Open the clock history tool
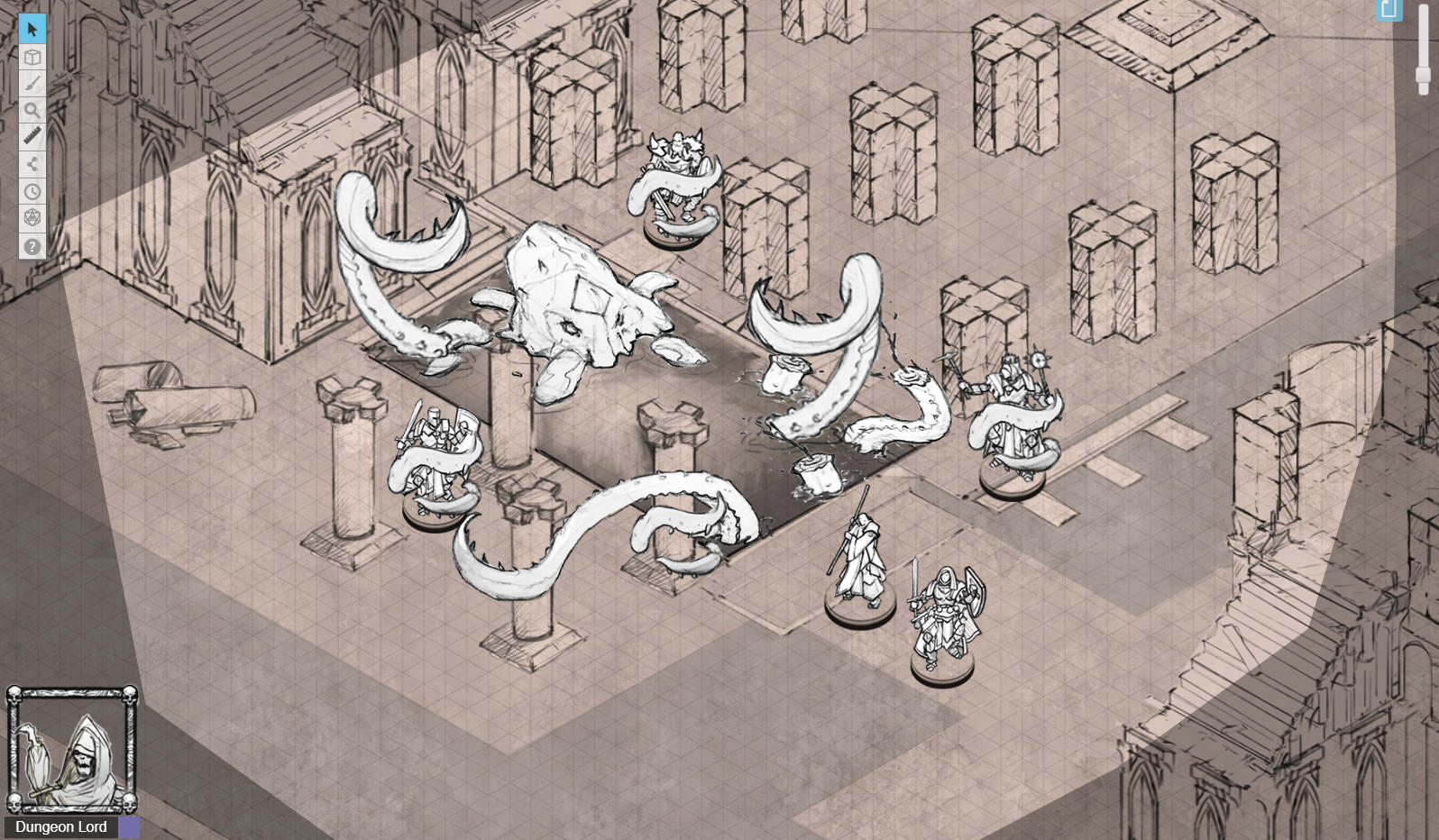The image size is (1439, 840). pyautogui.click(x=32, y=191)
